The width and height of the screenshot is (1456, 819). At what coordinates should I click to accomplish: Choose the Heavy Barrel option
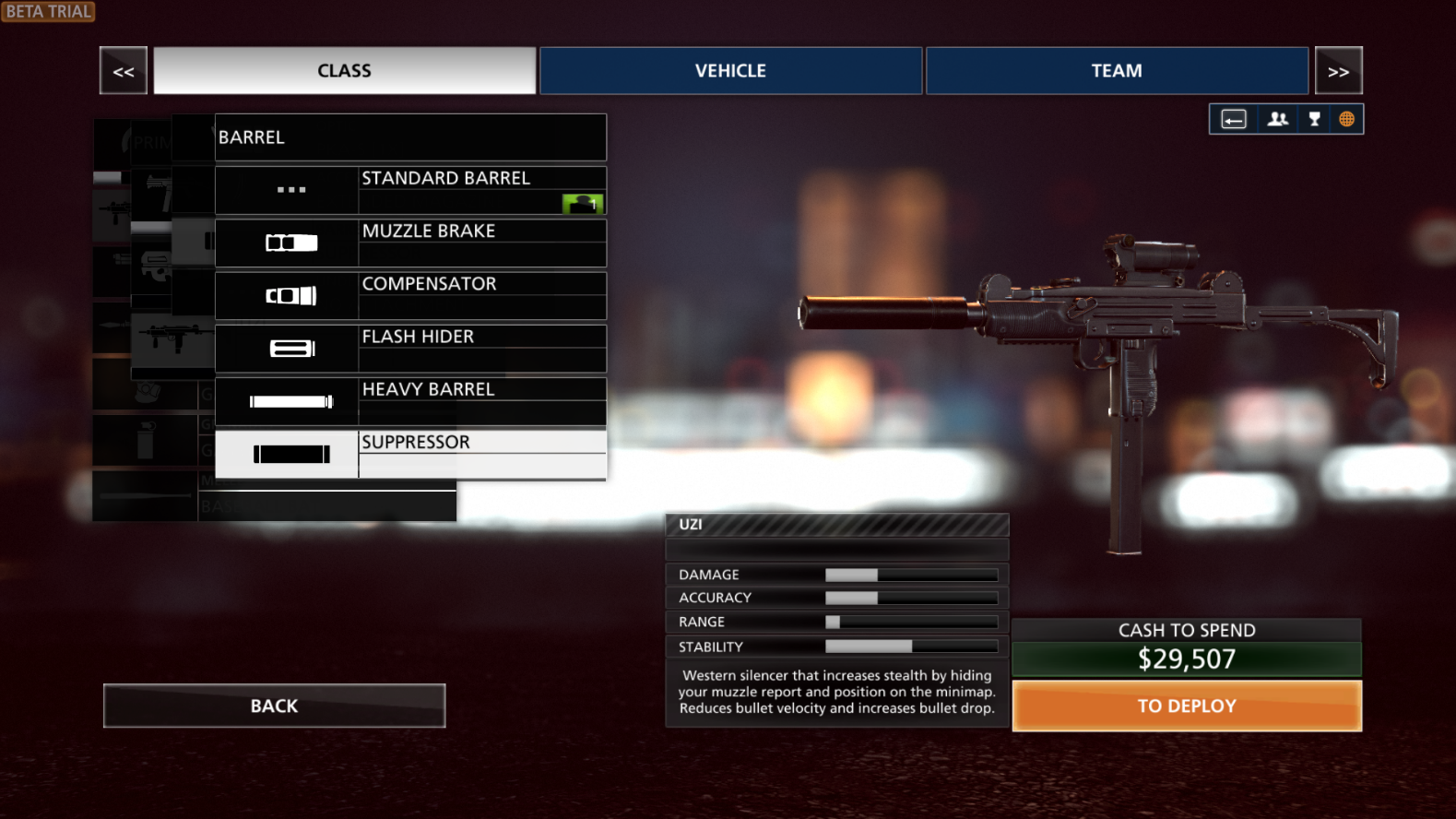click(410, 401)
